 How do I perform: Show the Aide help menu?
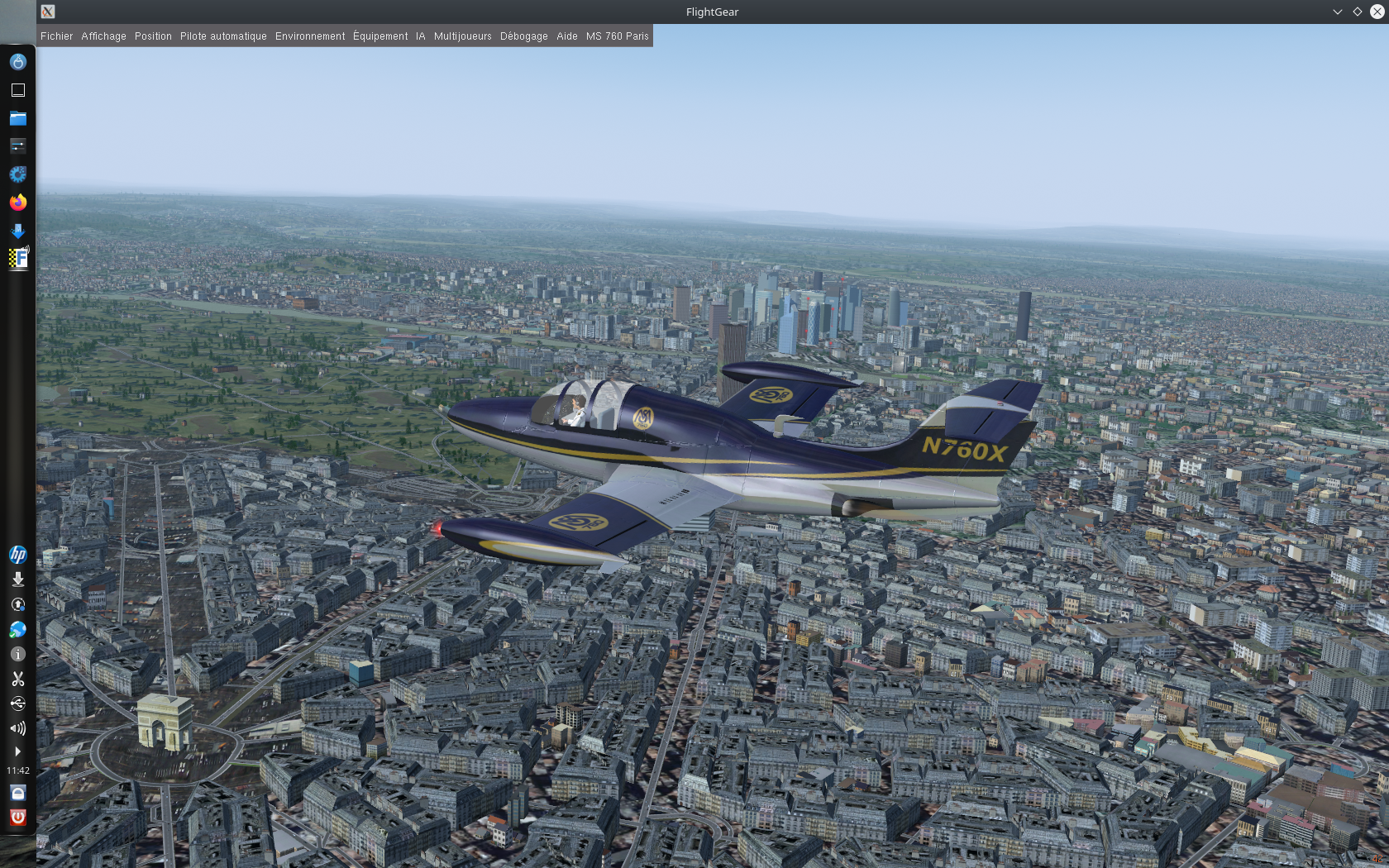point(566,36)
